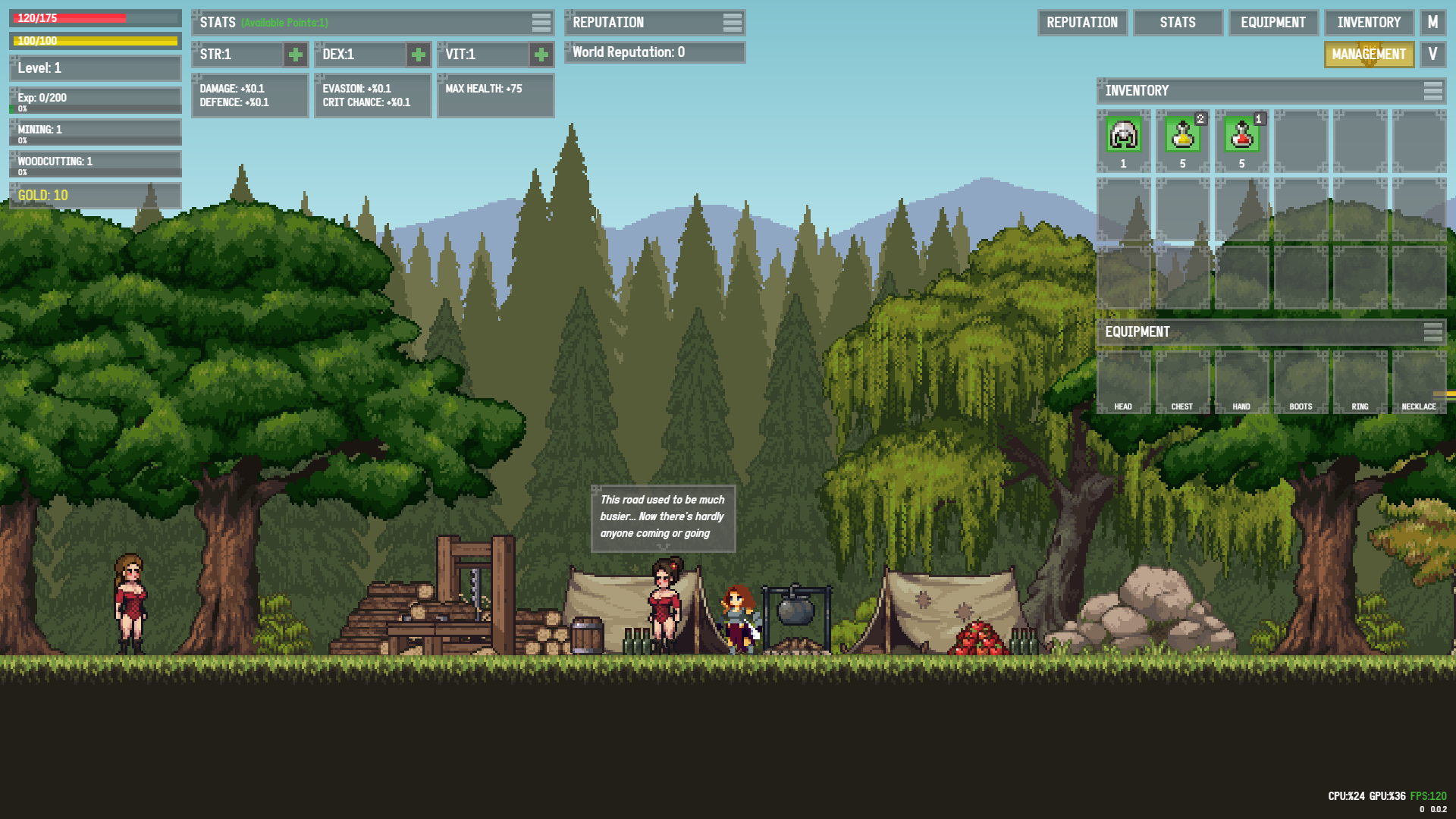Select the helmet in inventory

point(1123,136)
